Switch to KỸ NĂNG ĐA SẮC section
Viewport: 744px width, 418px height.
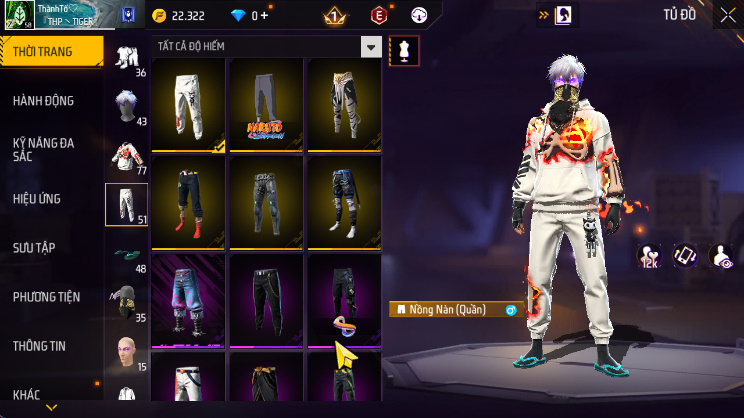(x=44, y=150)
